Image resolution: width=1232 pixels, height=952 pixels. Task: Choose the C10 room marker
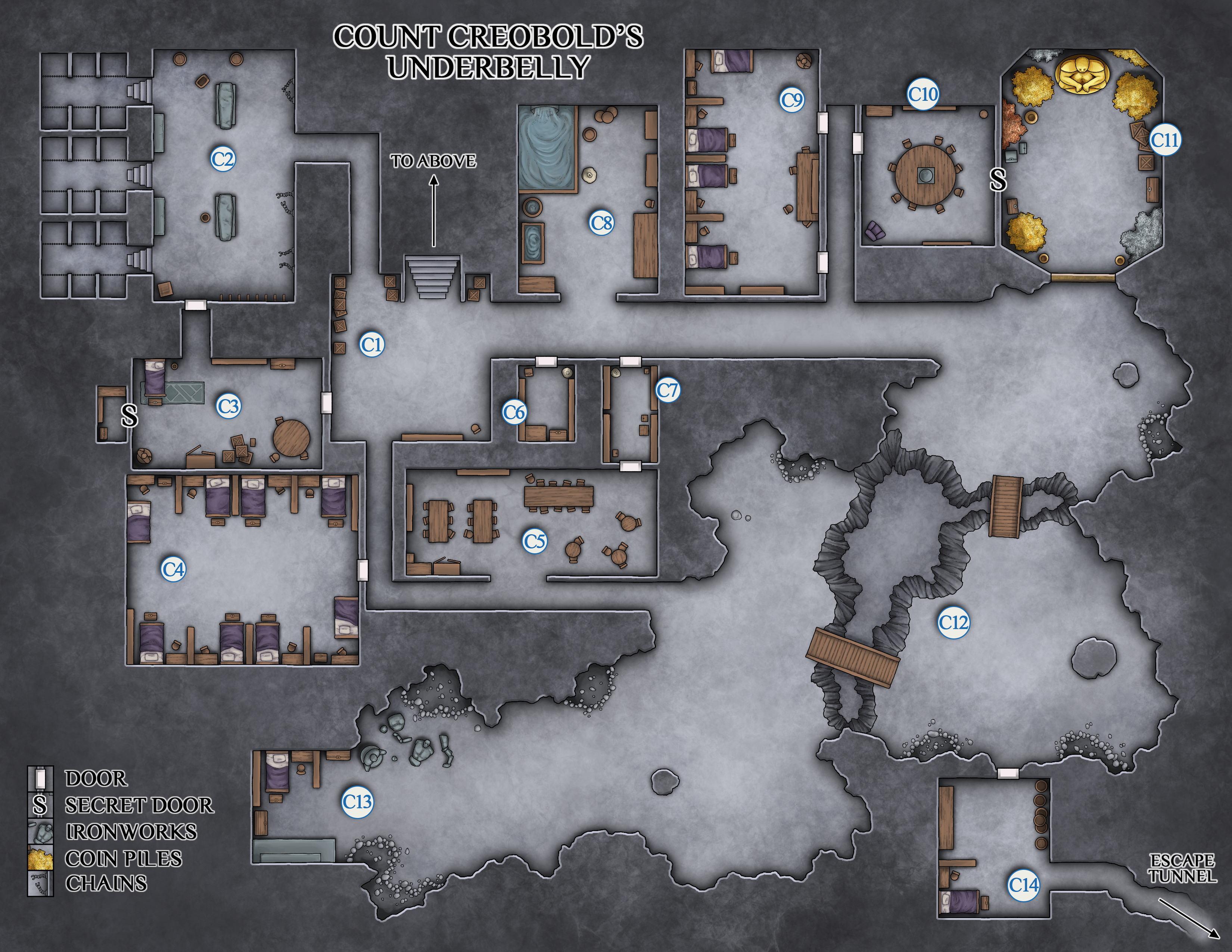[923, 94]
